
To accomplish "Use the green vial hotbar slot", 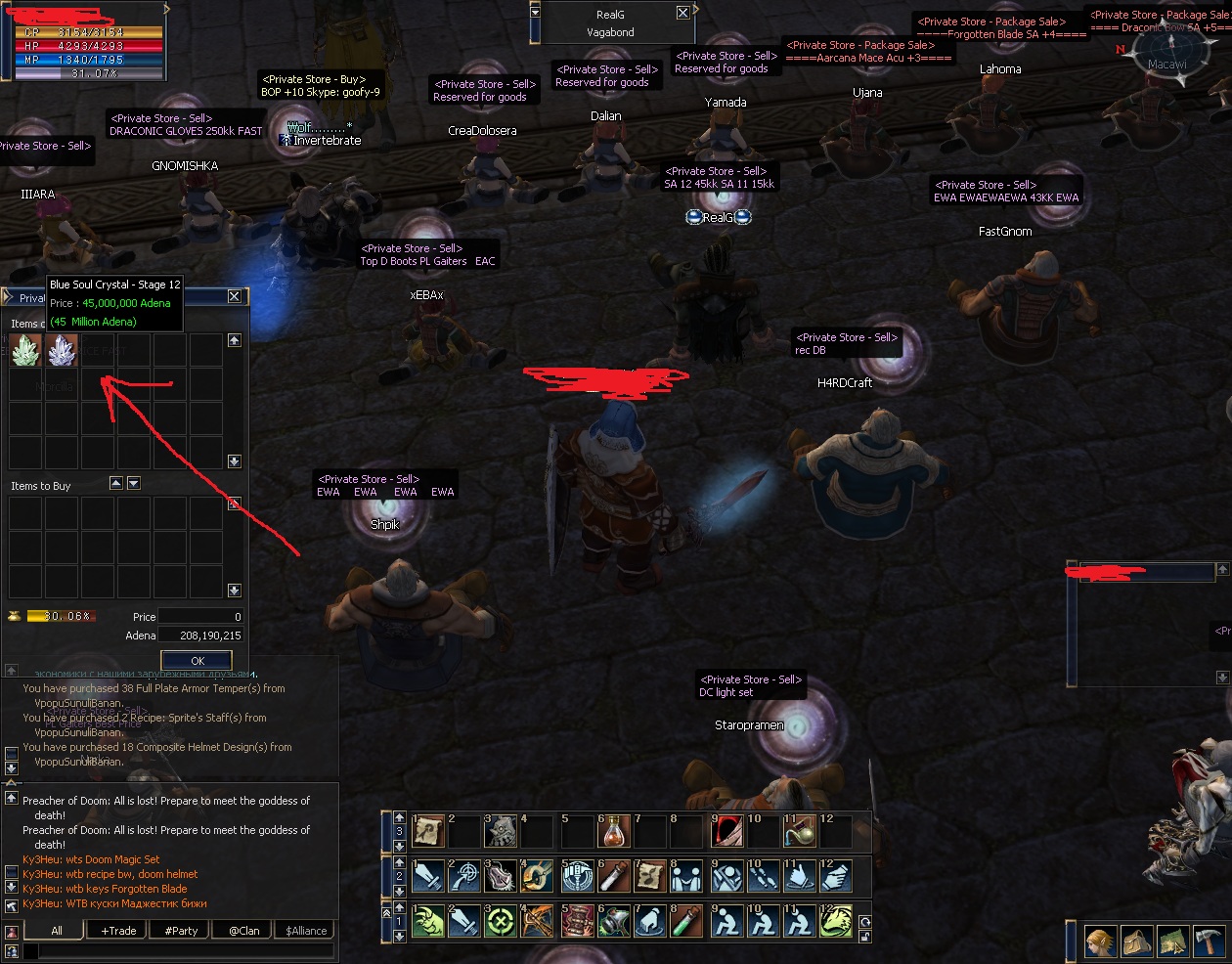I will (x=687, y=921).
